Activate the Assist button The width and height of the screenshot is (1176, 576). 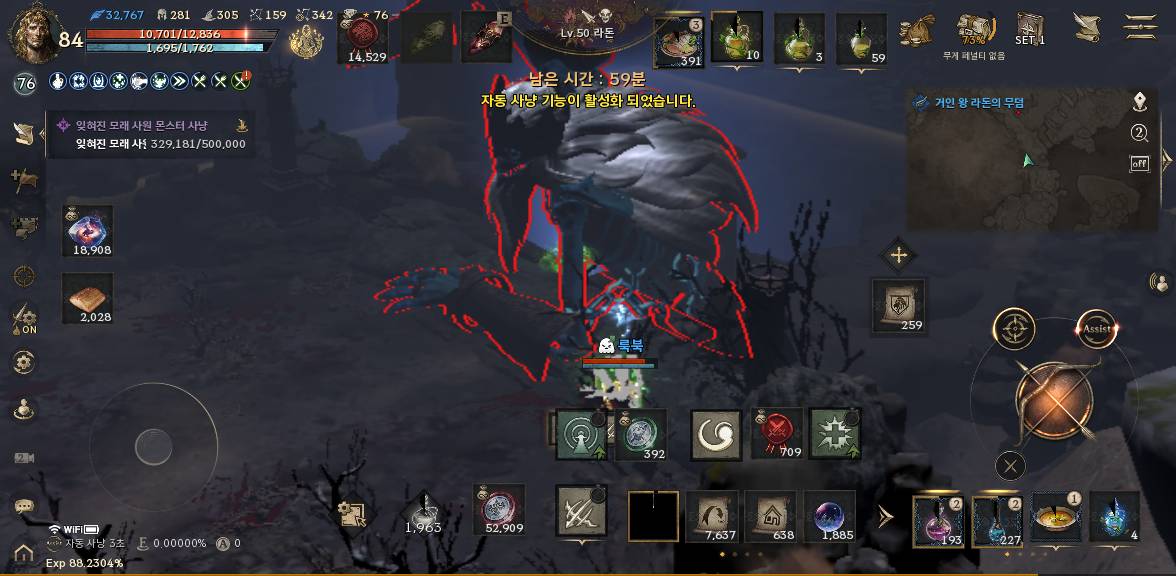tap(1096, 329)
